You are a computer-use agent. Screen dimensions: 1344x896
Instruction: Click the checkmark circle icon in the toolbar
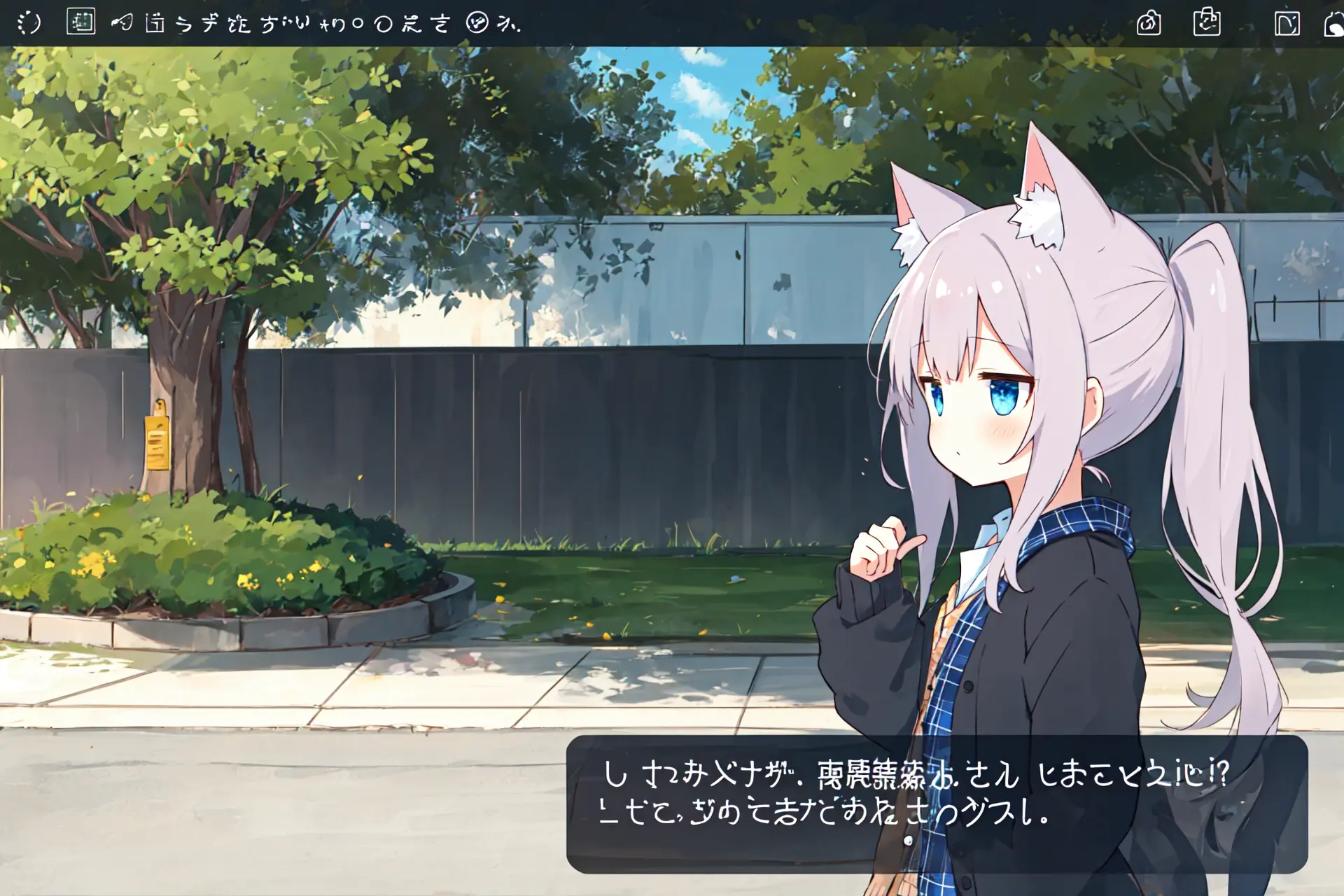(477, 22)
